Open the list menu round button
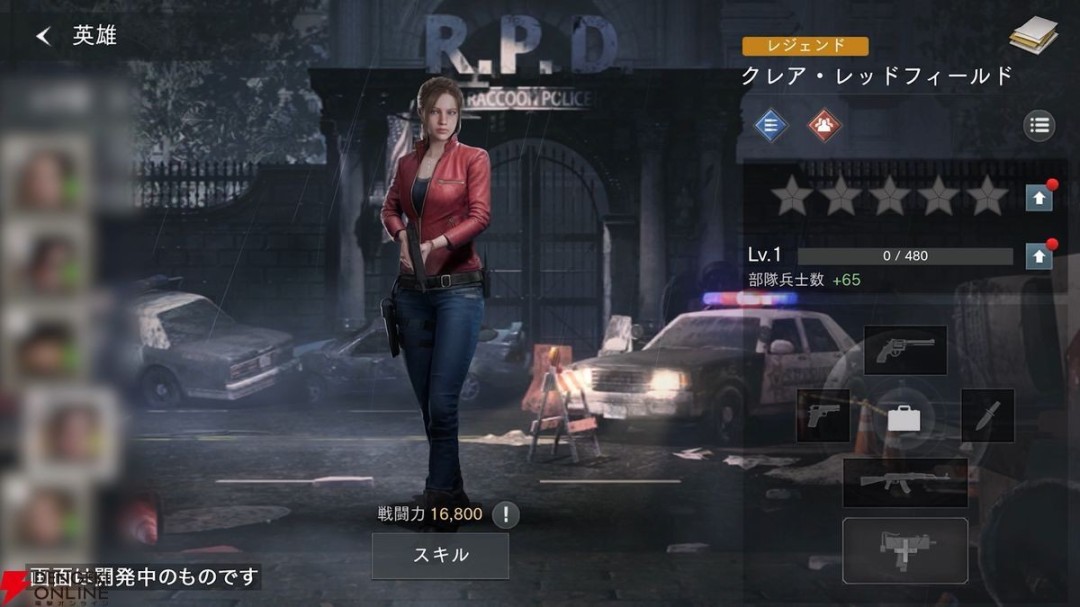 1039,125
